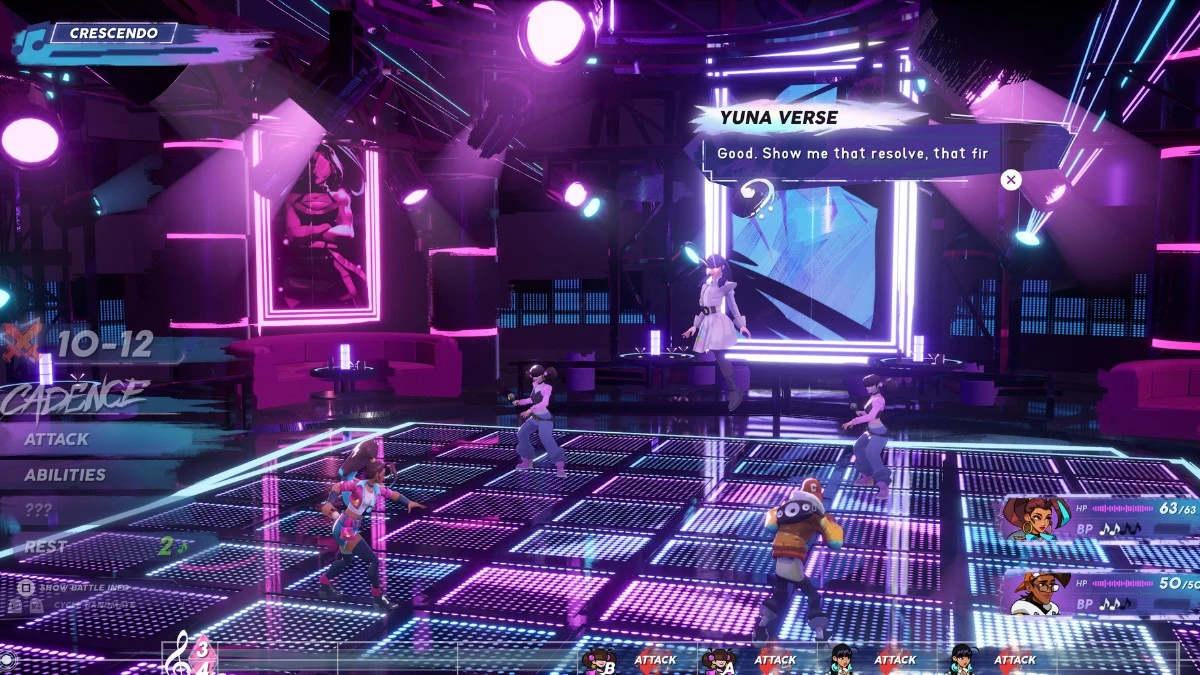Click enemy A's turn-order portrait
Image resolution: width=1200 pixels, height=675 pixels.
tap(719, 659)
